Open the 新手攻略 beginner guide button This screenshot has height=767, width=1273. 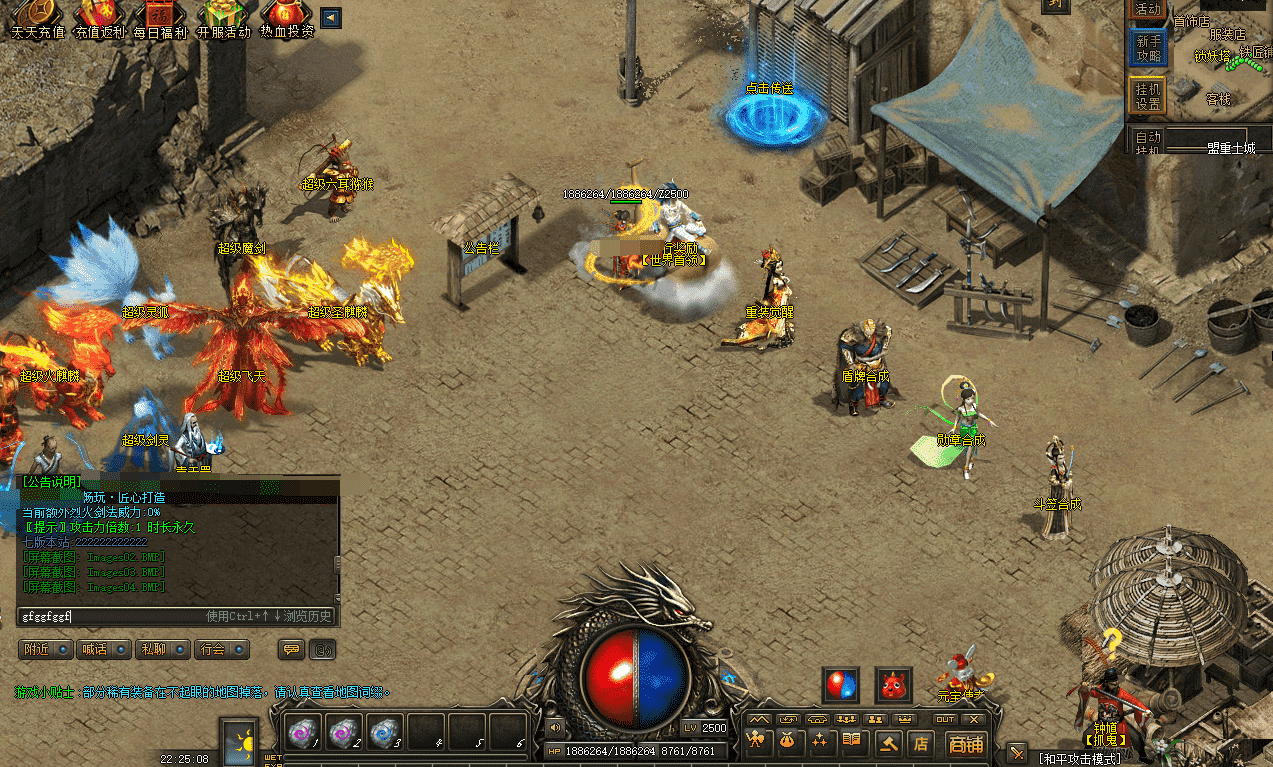1148,47
